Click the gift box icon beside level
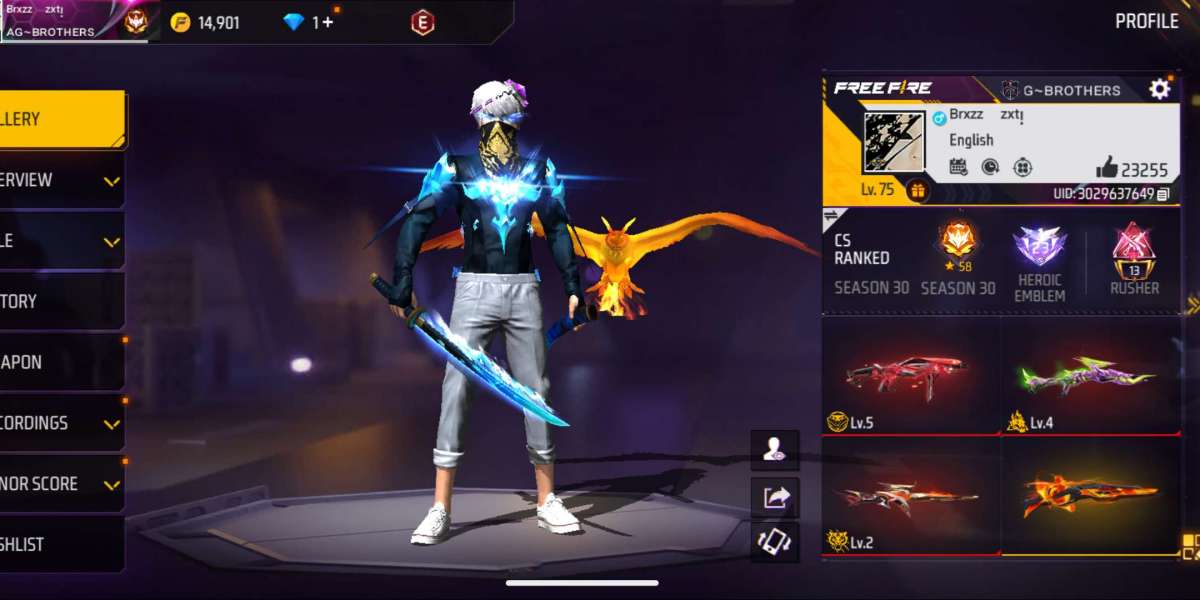This screenshot has width=1200, height=600. (915, 189)
